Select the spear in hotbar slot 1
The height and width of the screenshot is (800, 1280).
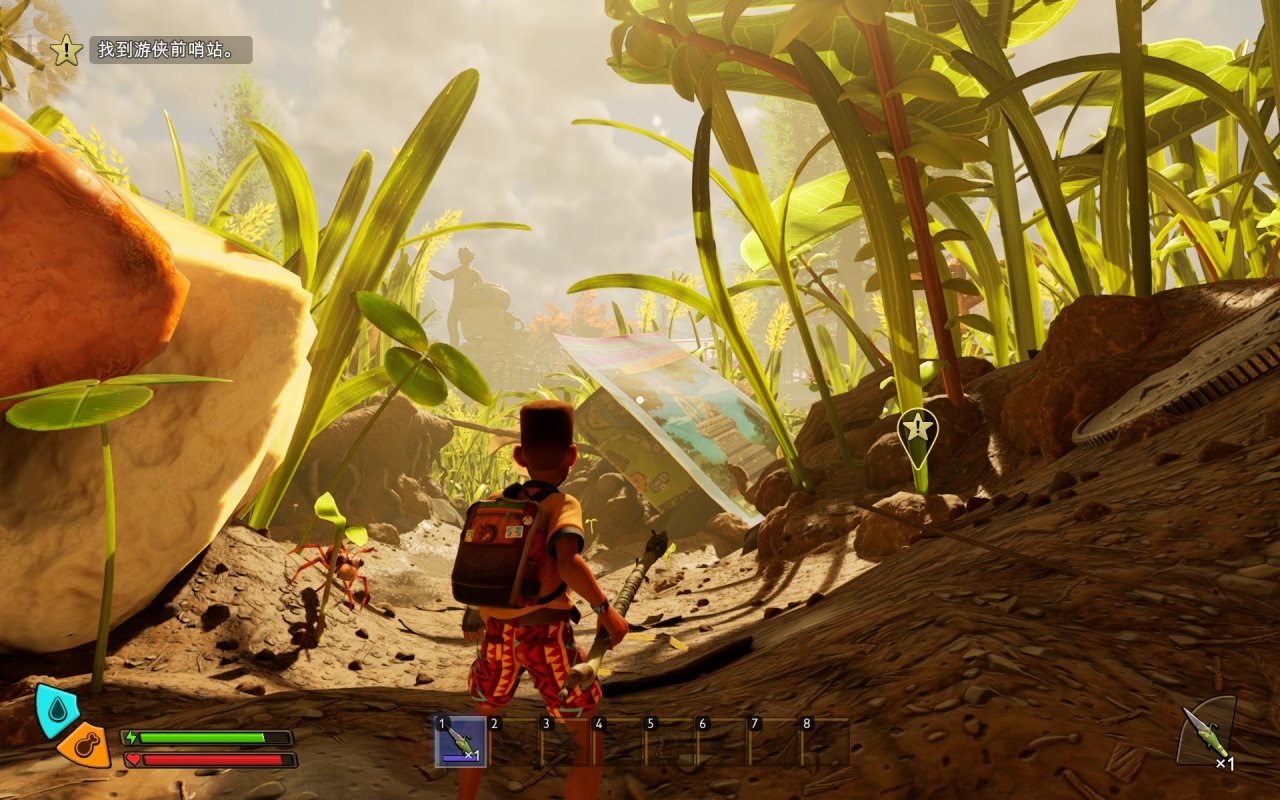461,742
